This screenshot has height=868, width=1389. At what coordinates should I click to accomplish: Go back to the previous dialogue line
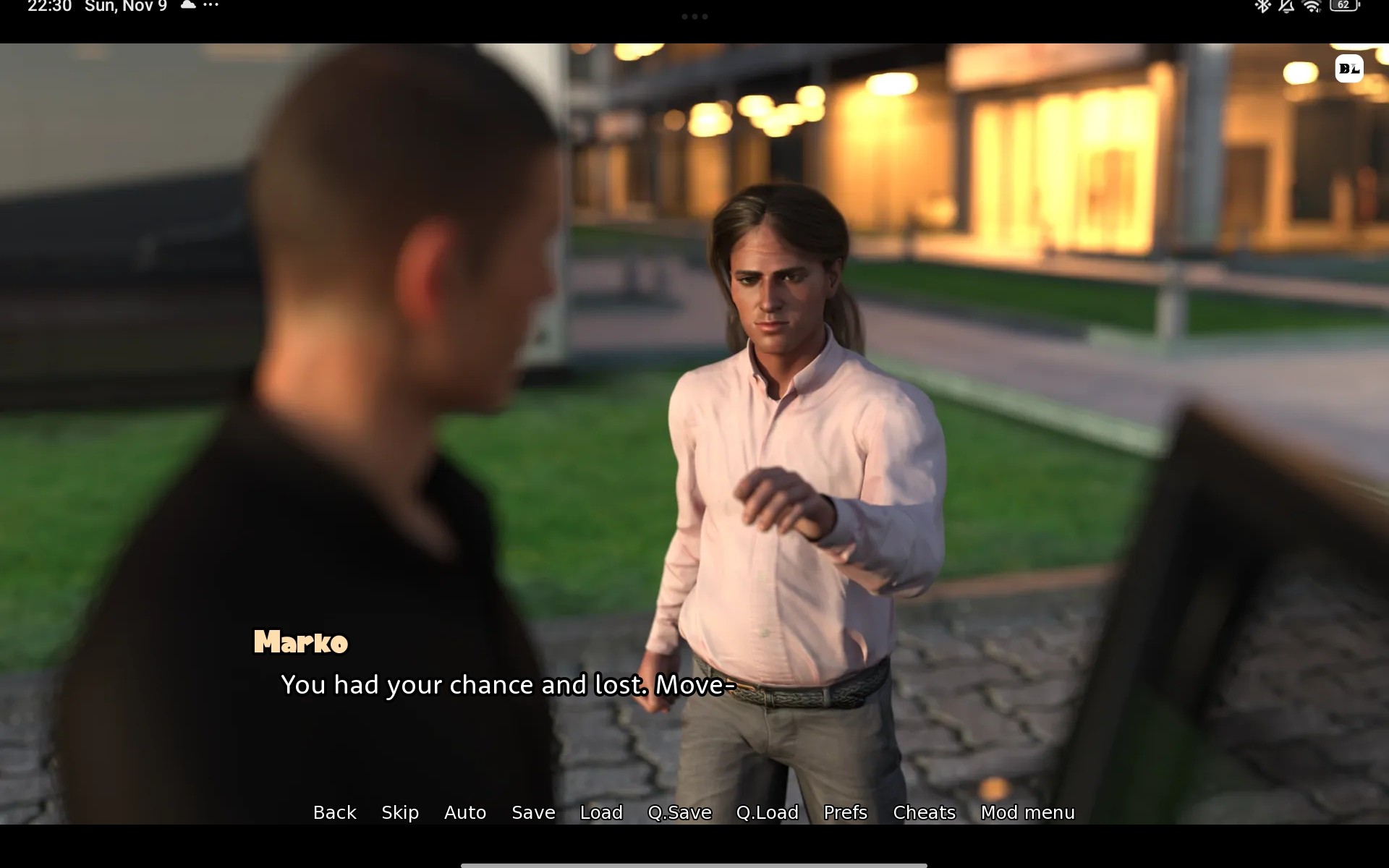[334, 812]
